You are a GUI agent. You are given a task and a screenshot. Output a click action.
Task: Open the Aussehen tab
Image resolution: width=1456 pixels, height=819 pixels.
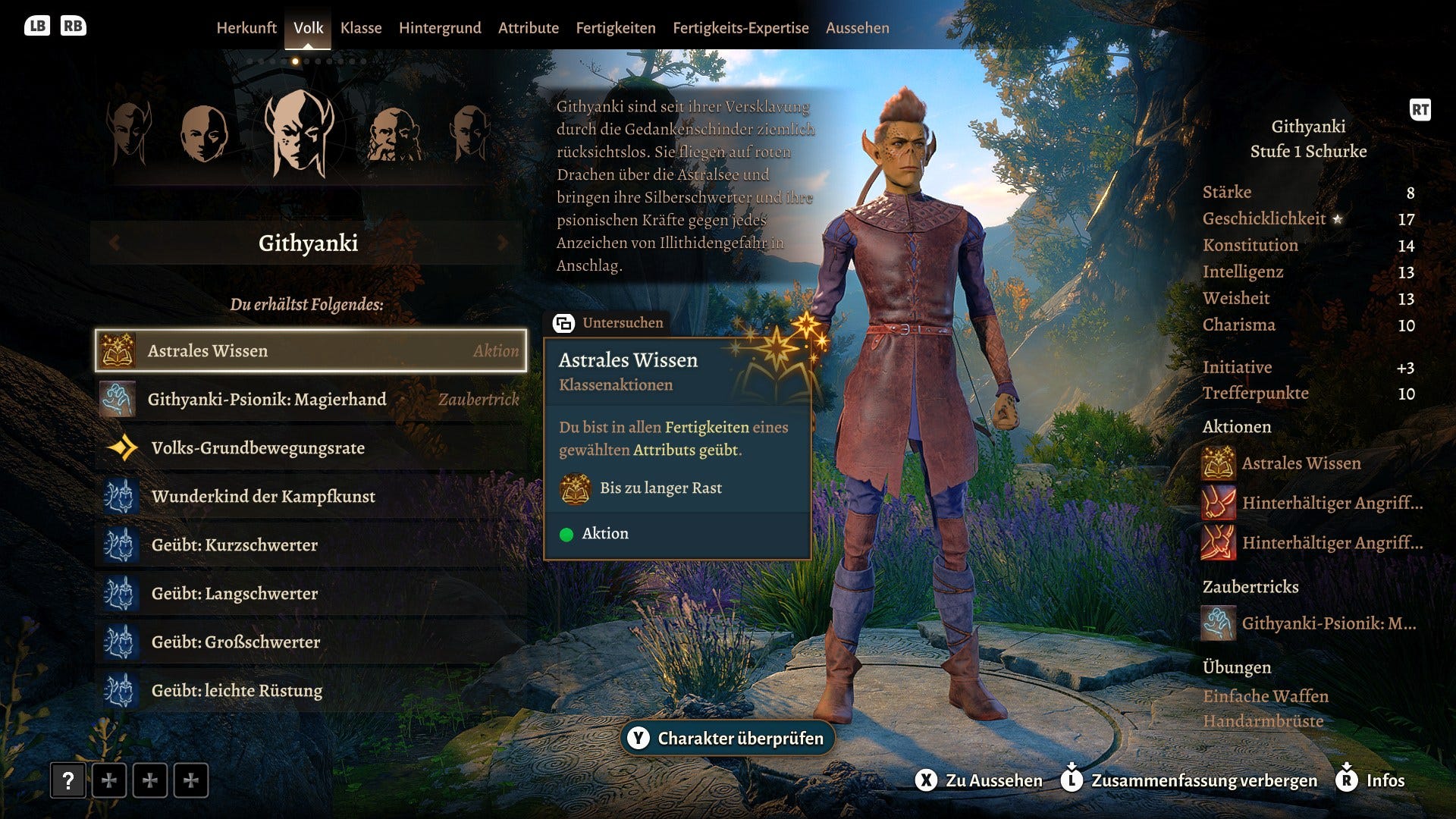[x=857, y=28]
